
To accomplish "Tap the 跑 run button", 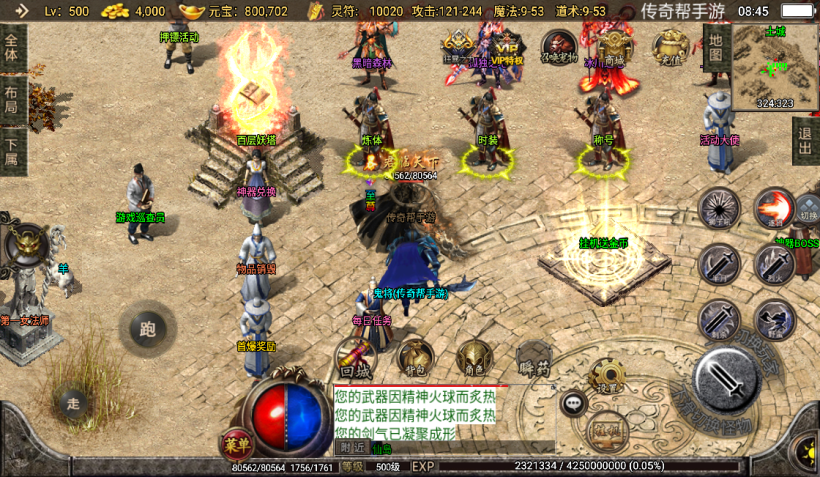I will (148, 328).
